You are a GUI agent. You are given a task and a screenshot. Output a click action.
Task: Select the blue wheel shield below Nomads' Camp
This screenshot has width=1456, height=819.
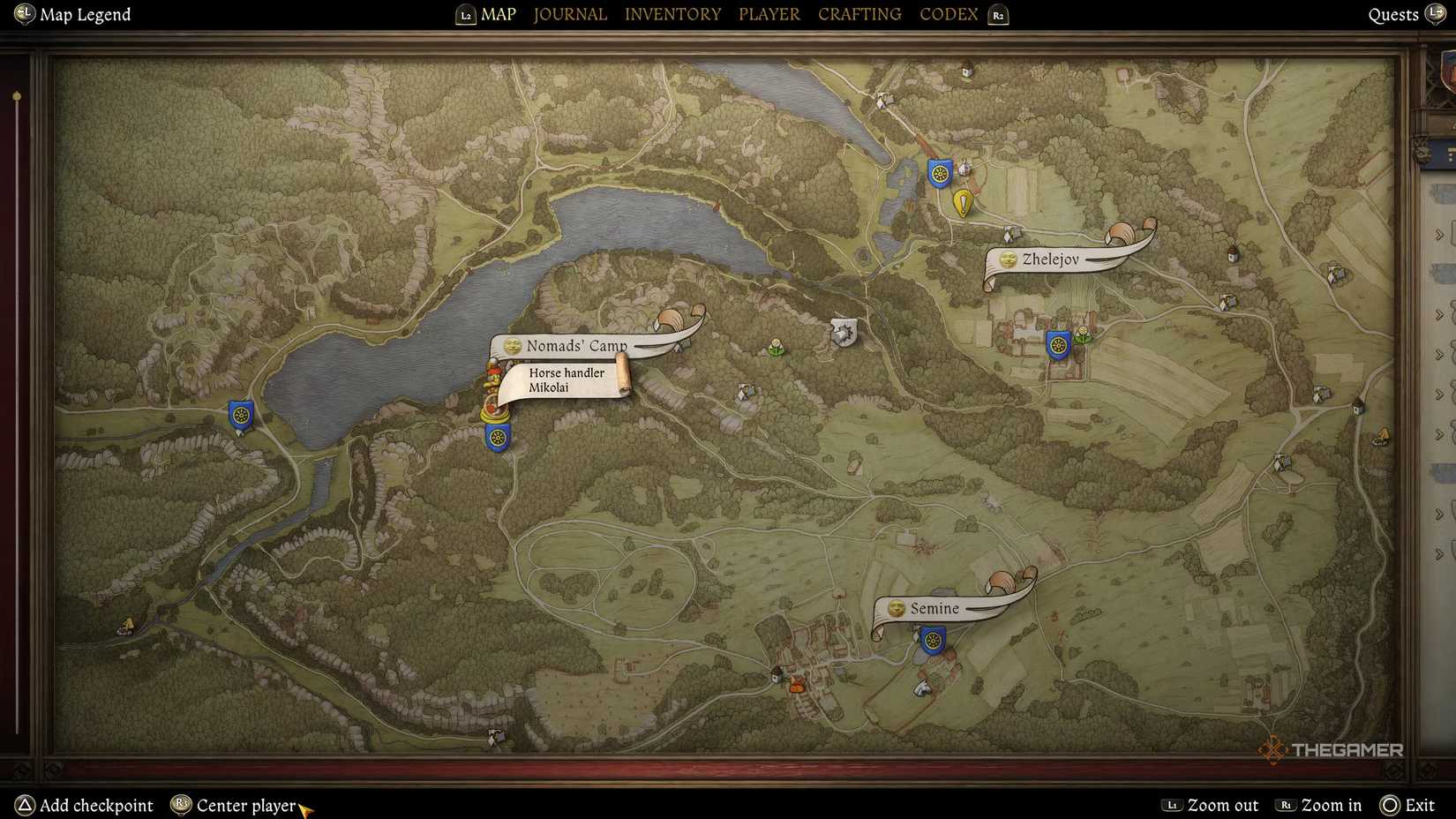click(x=497, y=436)
